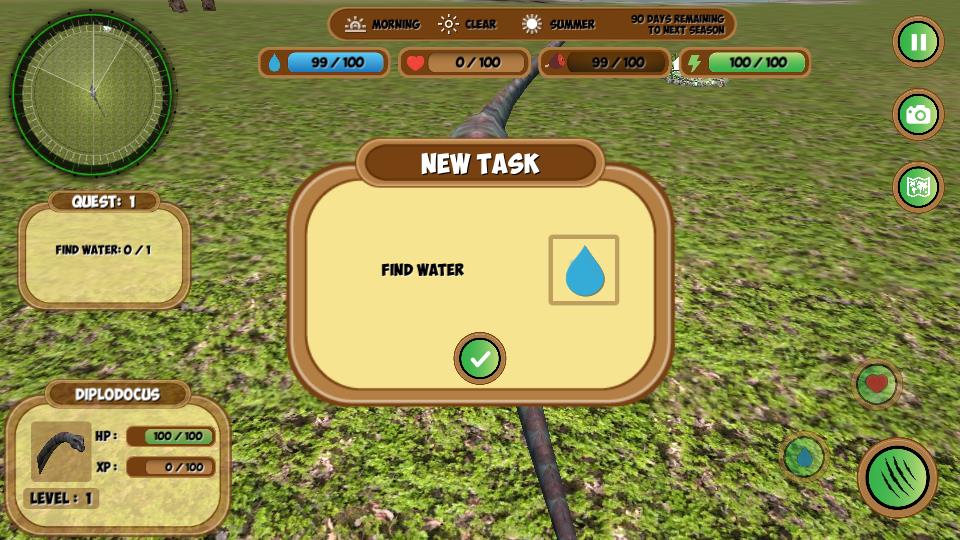Select the Diplodocus character portrait

click(x=61, y=451)
